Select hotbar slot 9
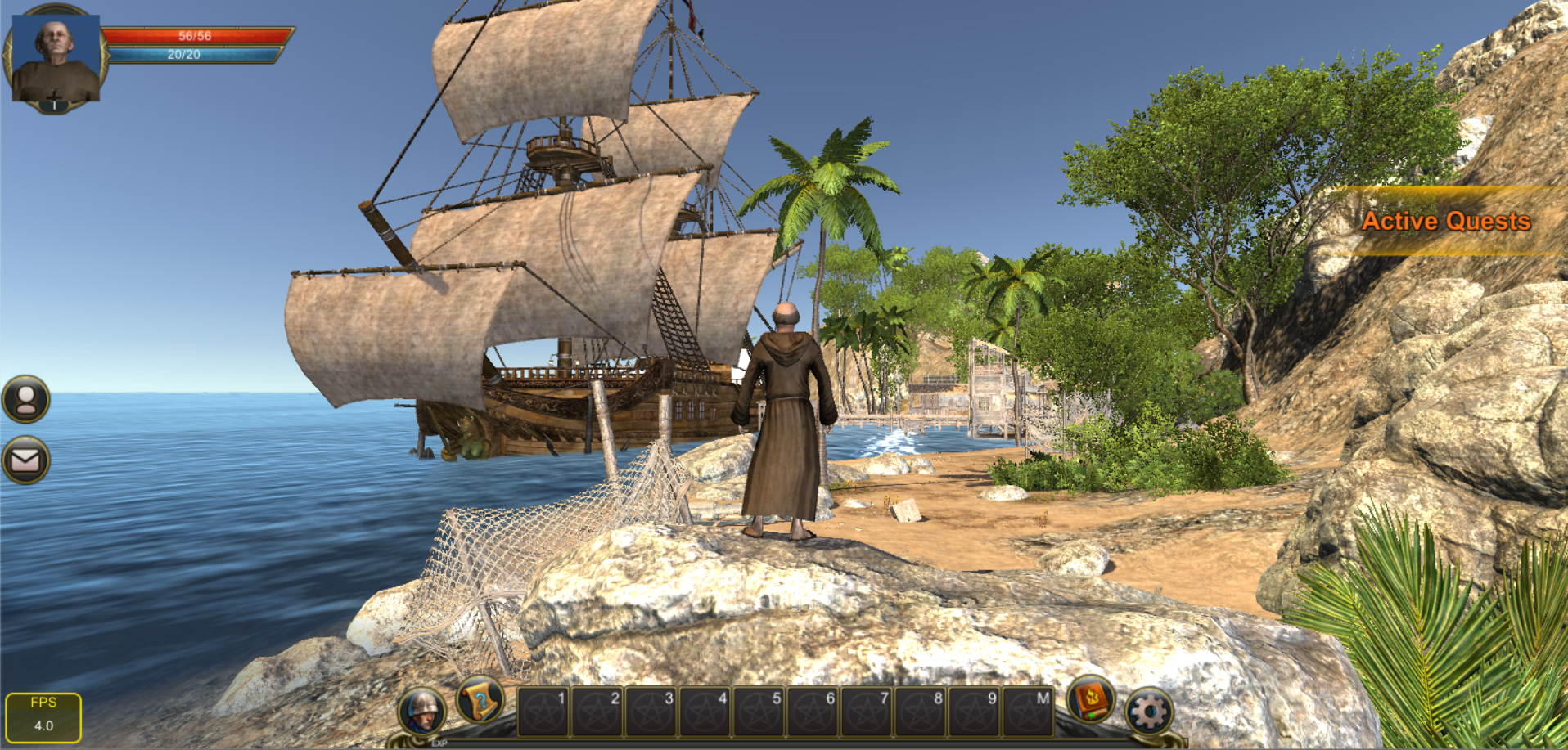 tap(974, 712)
